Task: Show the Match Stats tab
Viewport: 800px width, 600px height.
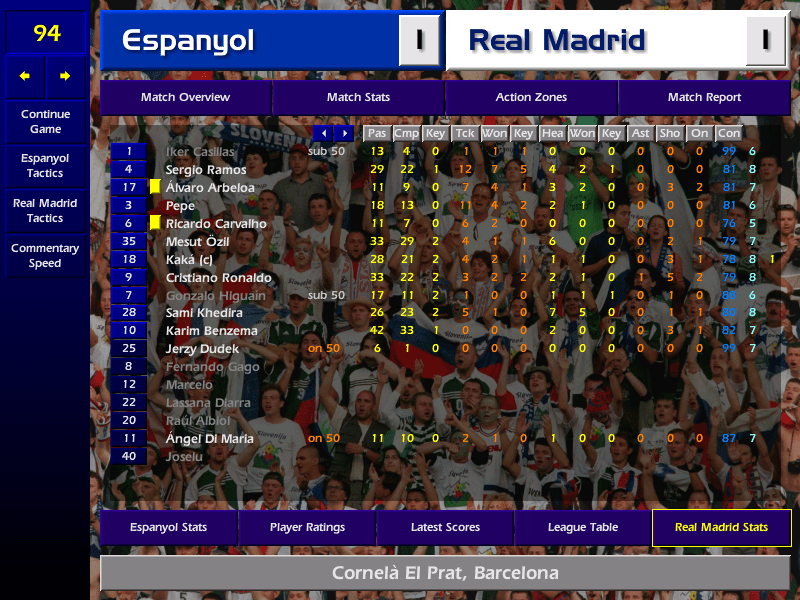Action: 358,97
